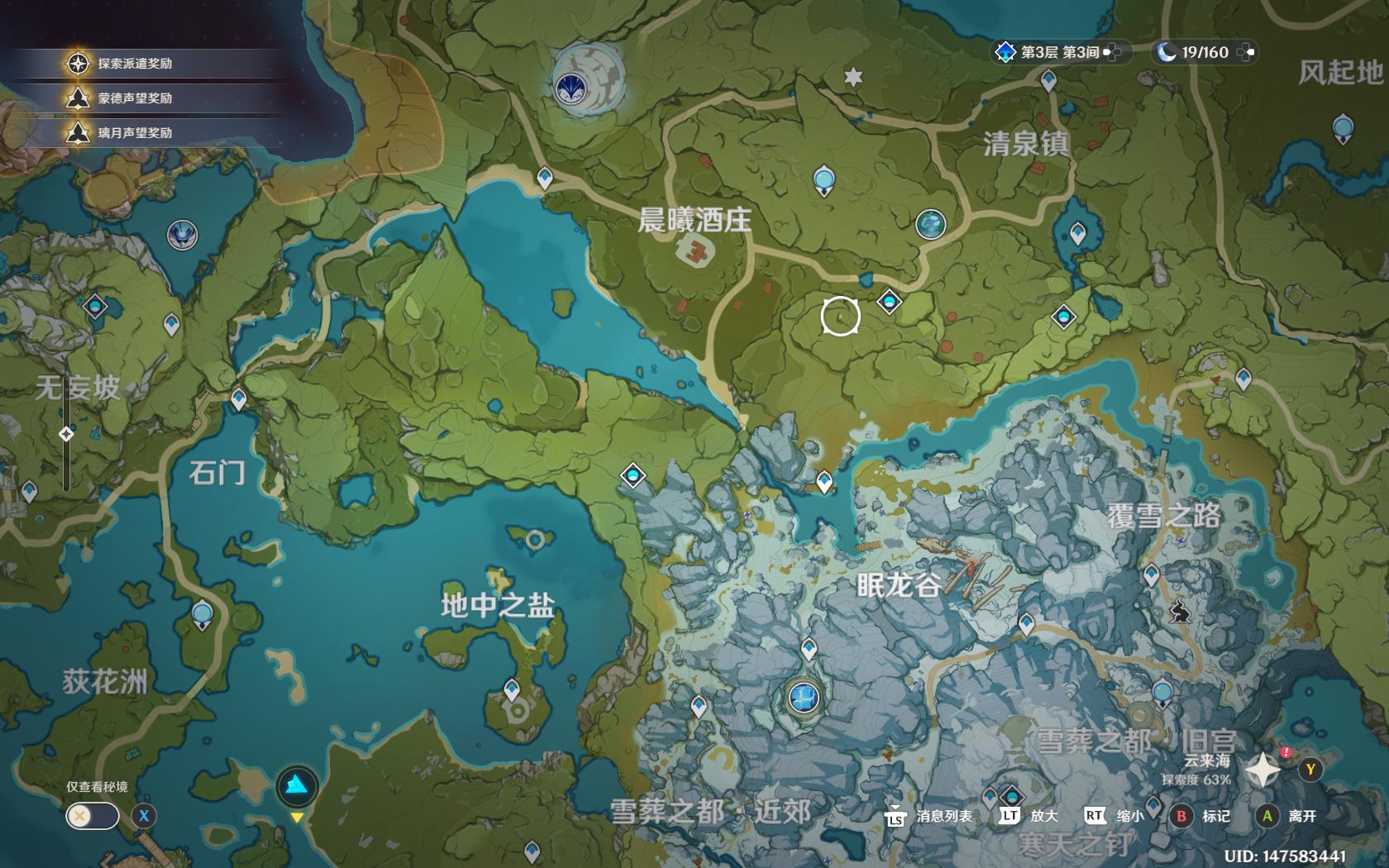Open the 云来海 exploration progress star icon
Image resolution: width=1389 pixels, height=868 pixels.
pos(1263,770)
